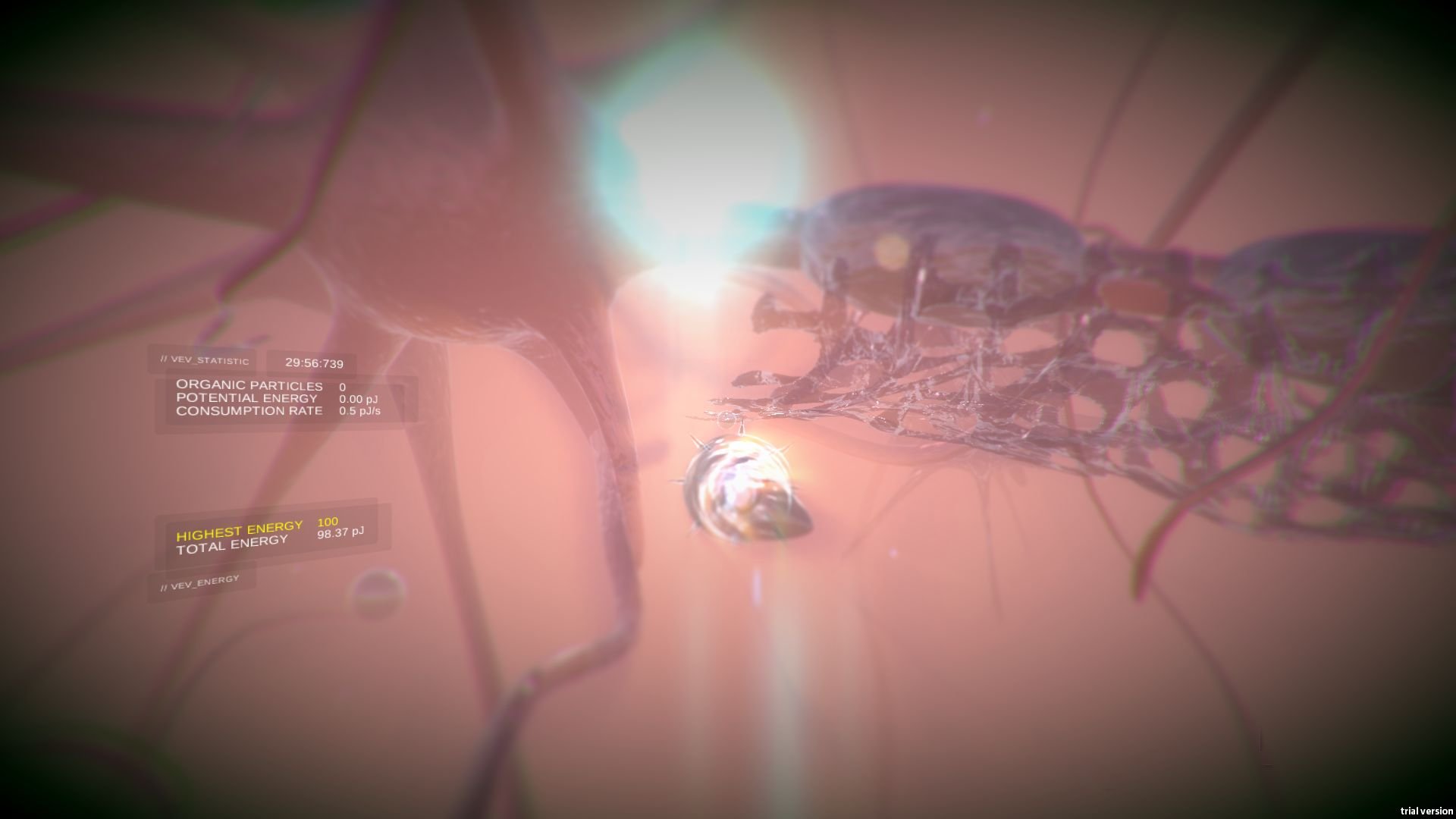Select the VEV_ENERGY tab label
Screen dimensions: 1456x819
[x=199, y=584]
